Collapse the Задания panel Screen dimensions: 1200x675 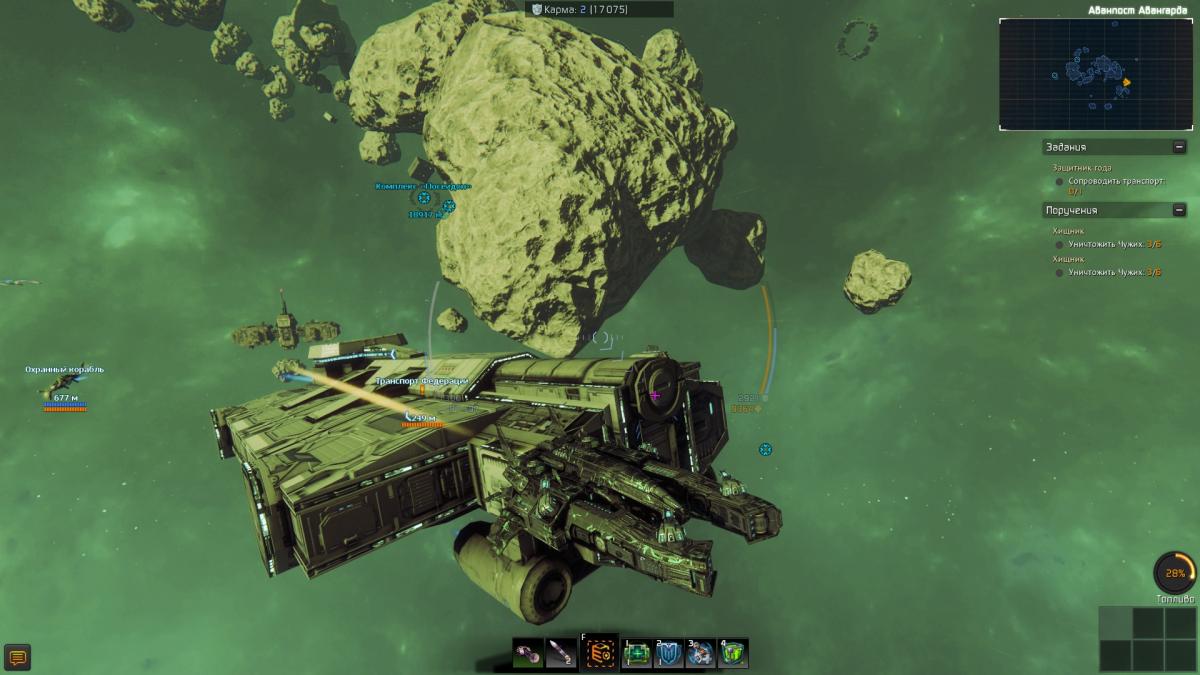point(1180,147)
